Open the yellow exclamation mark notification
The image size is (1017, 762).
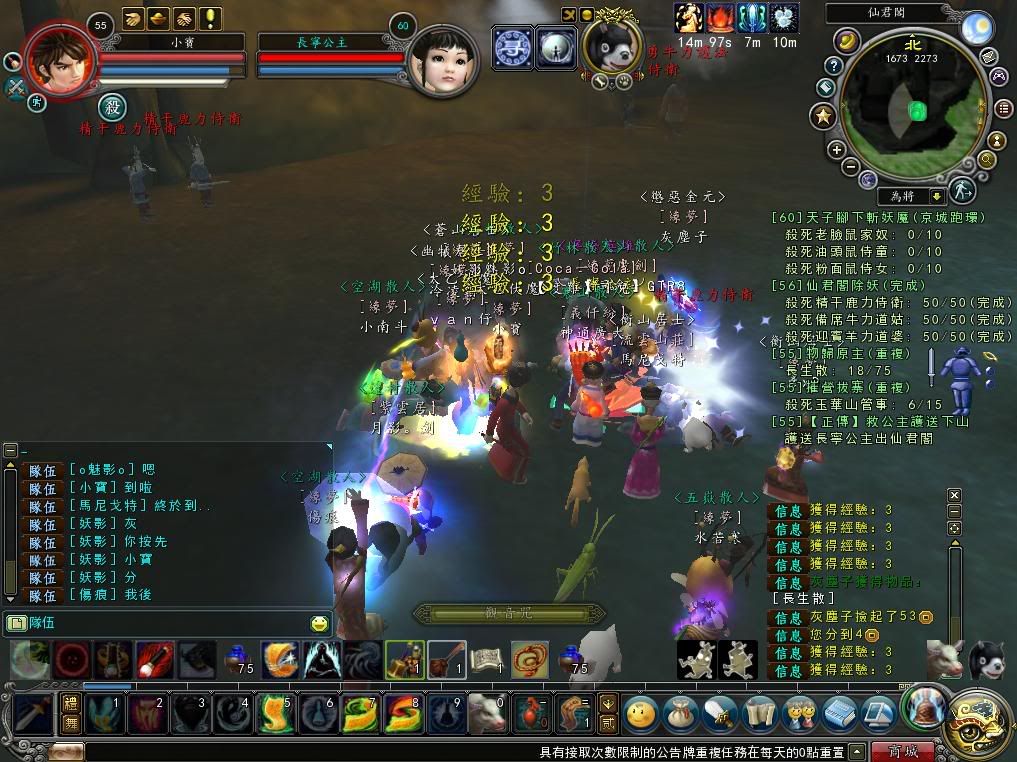click(x=211, y=18)
